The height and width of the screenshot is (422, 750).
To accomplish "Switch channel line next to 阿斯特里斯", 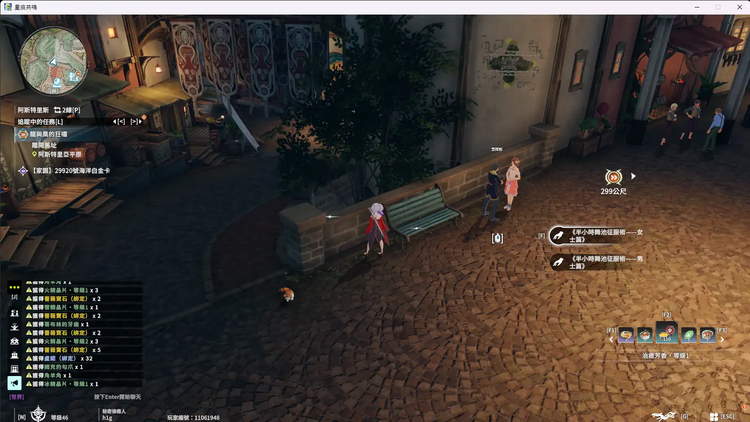I will (66, 108).
